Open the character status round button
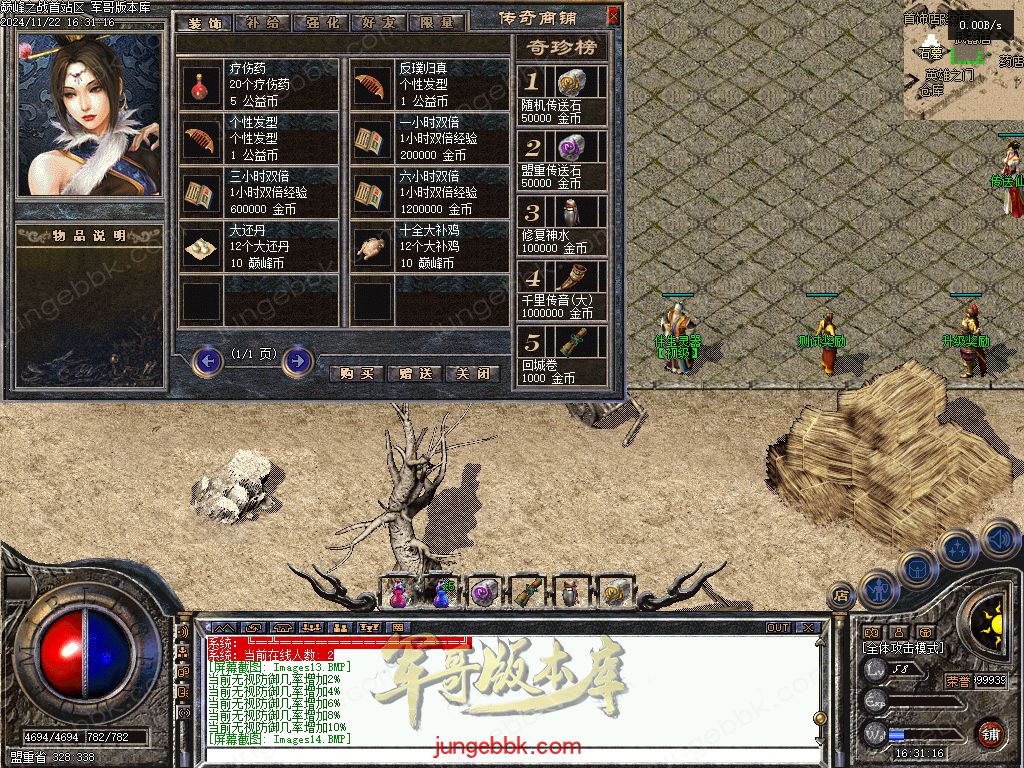The image size is (1024, 768). coord(879,589)
